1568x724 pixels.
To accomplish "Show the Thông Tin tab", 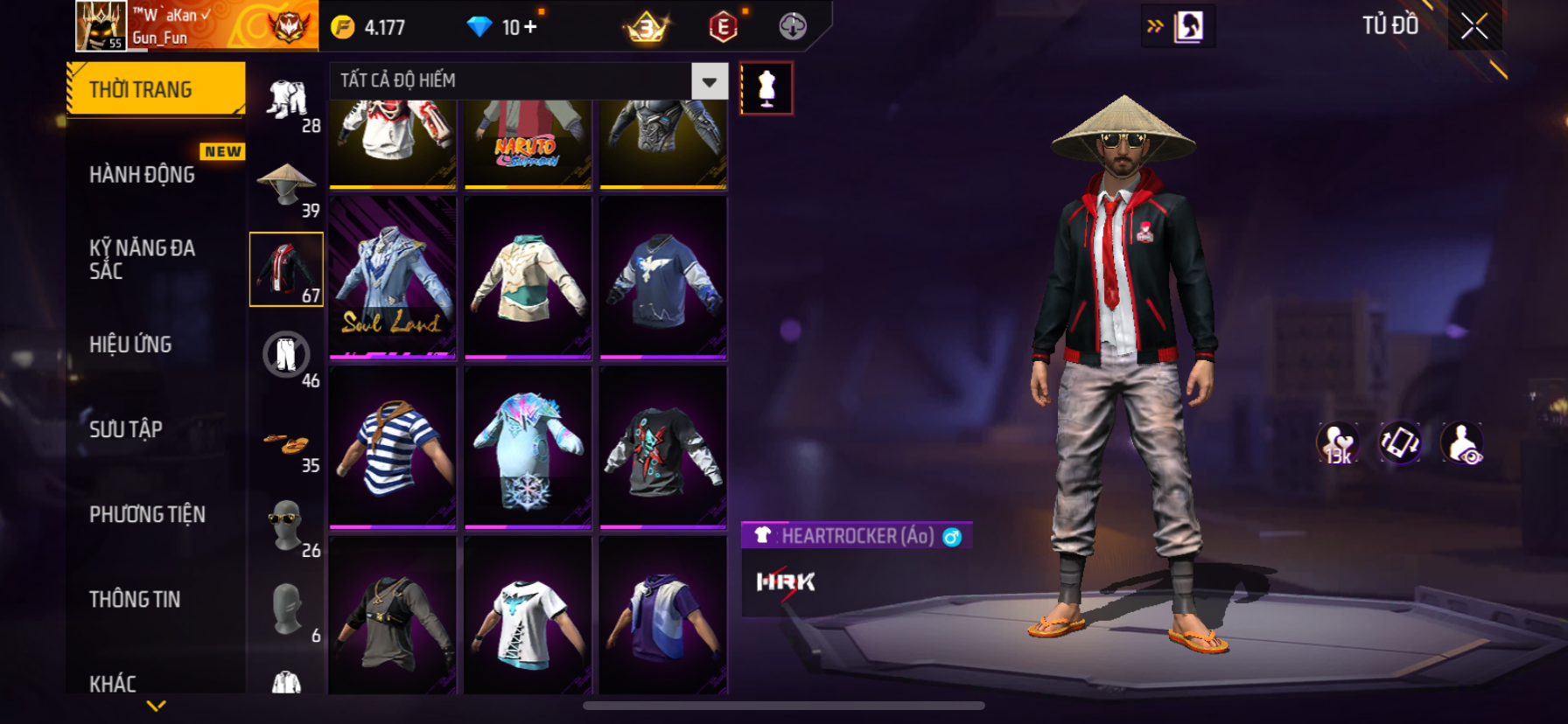I will click(x=135, y=599).
